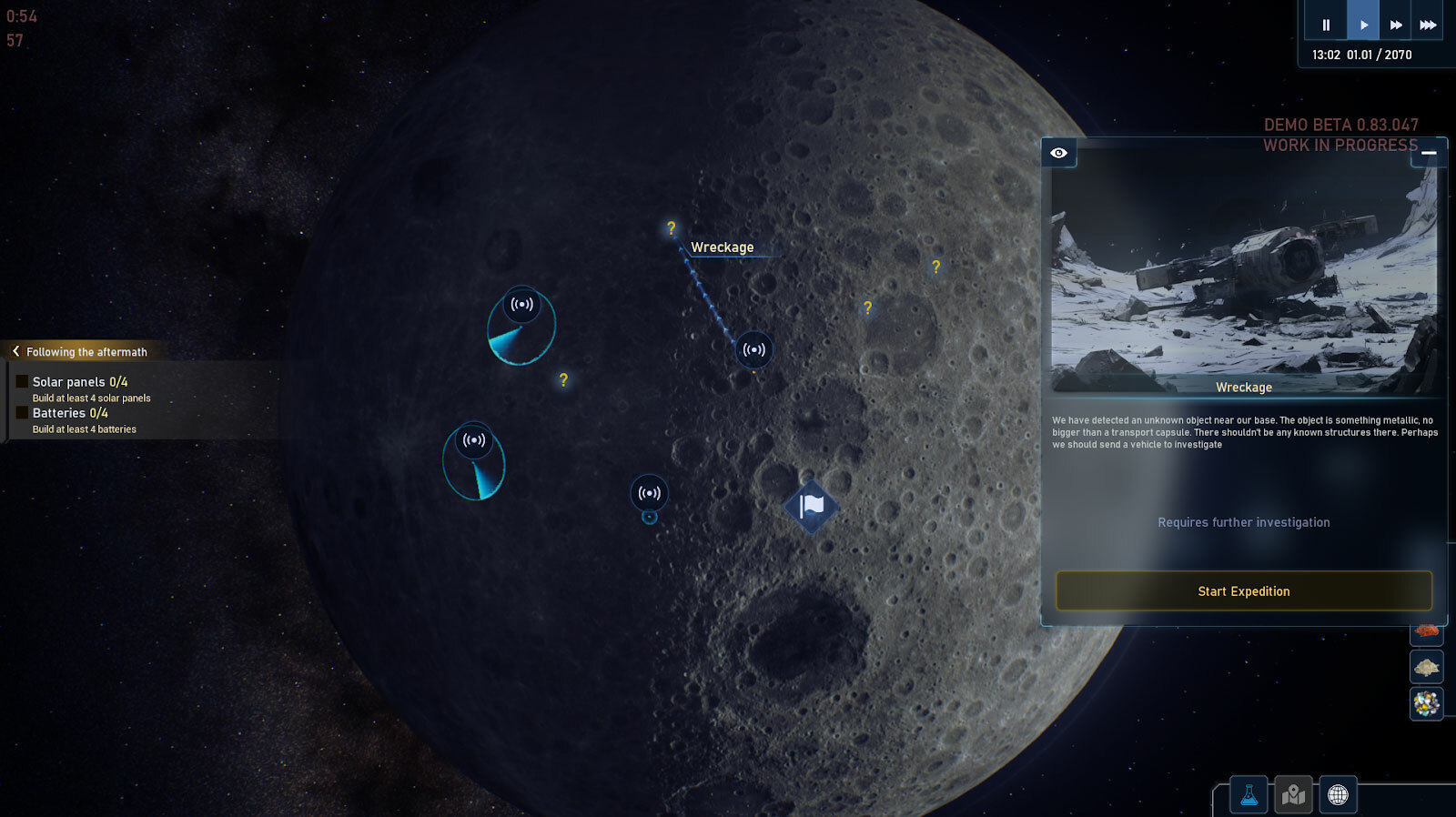Open the research flask button
Viewport: 1456px width, 817px height.
[1249, 795]
